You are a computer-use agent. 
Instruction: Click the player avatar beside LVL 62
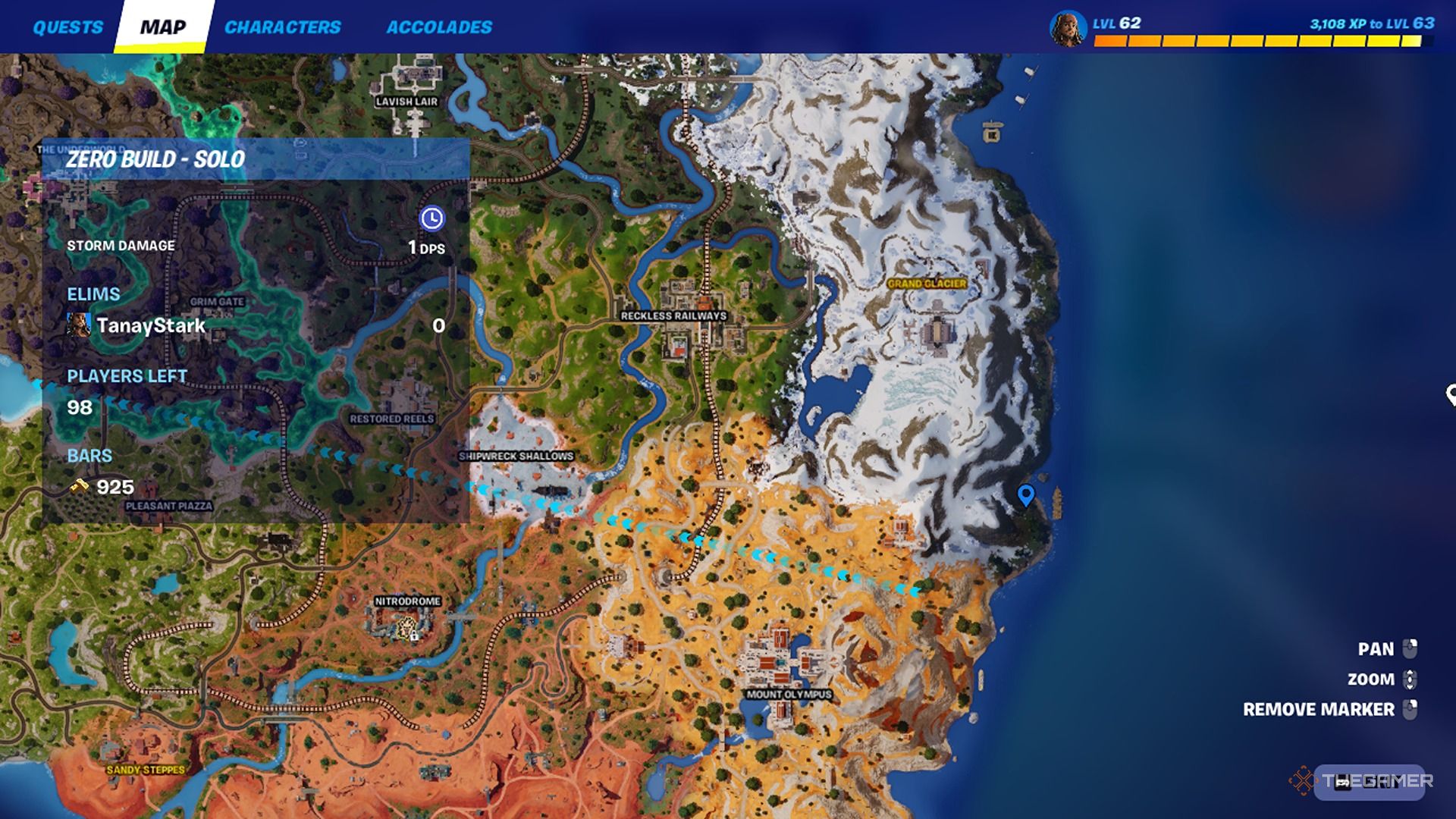pyautogui.click(x=1070, y=27)
